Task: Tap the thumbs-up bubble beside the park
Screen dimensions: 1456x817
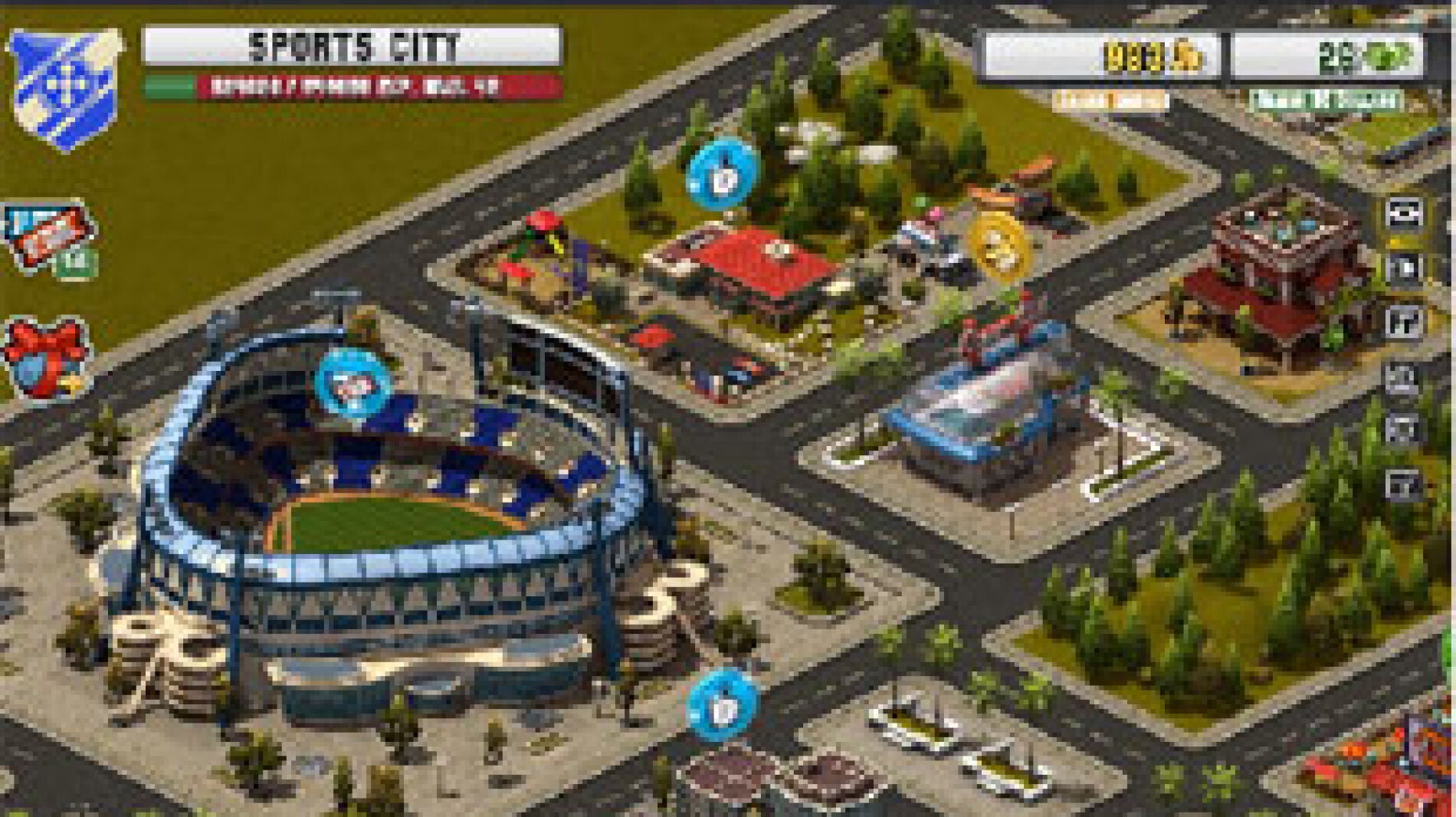Action: [x=722, y=175]
